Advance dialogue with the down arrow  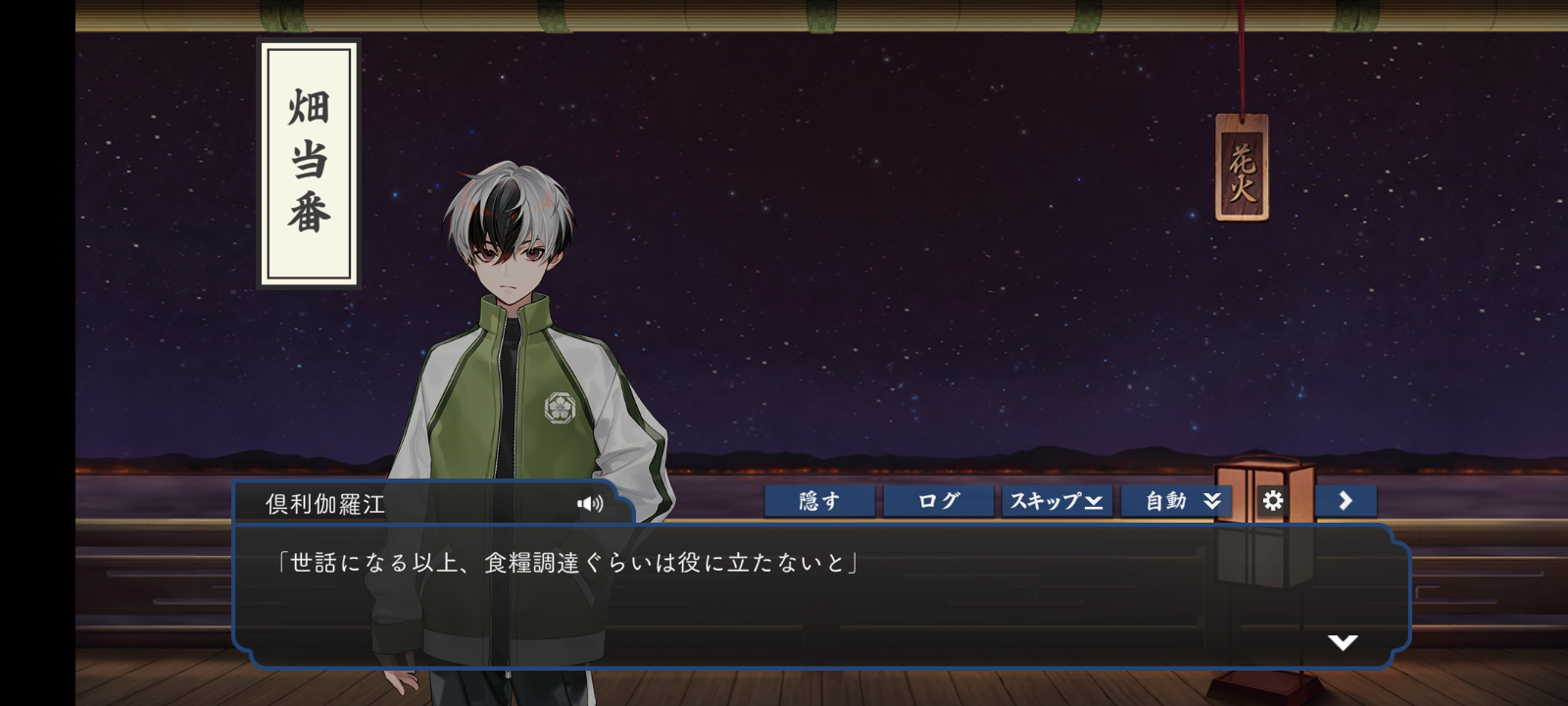click(1342, 642)
